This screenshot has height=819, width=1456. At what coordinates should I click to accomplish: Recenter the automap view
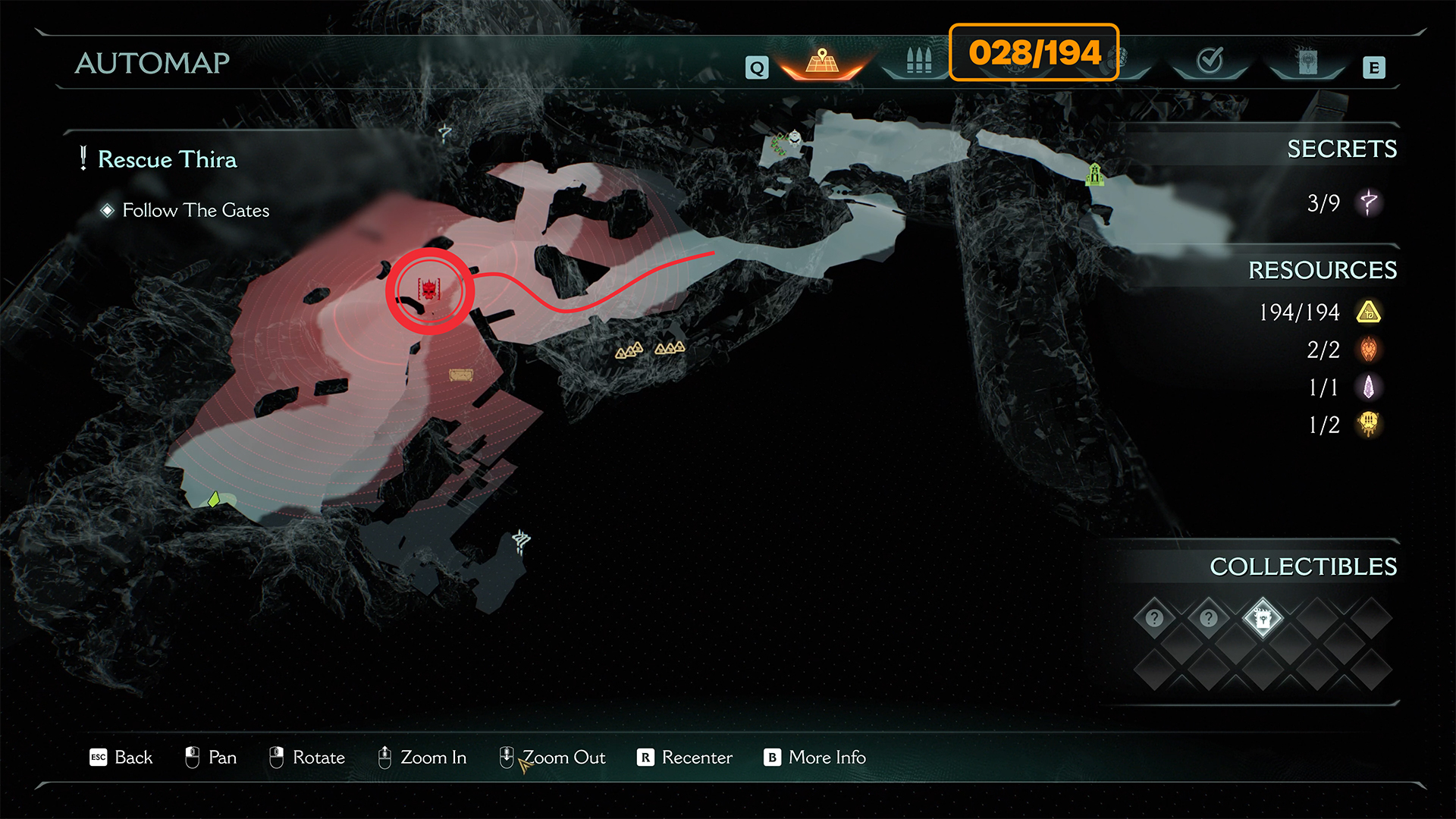tap(685, 758)
